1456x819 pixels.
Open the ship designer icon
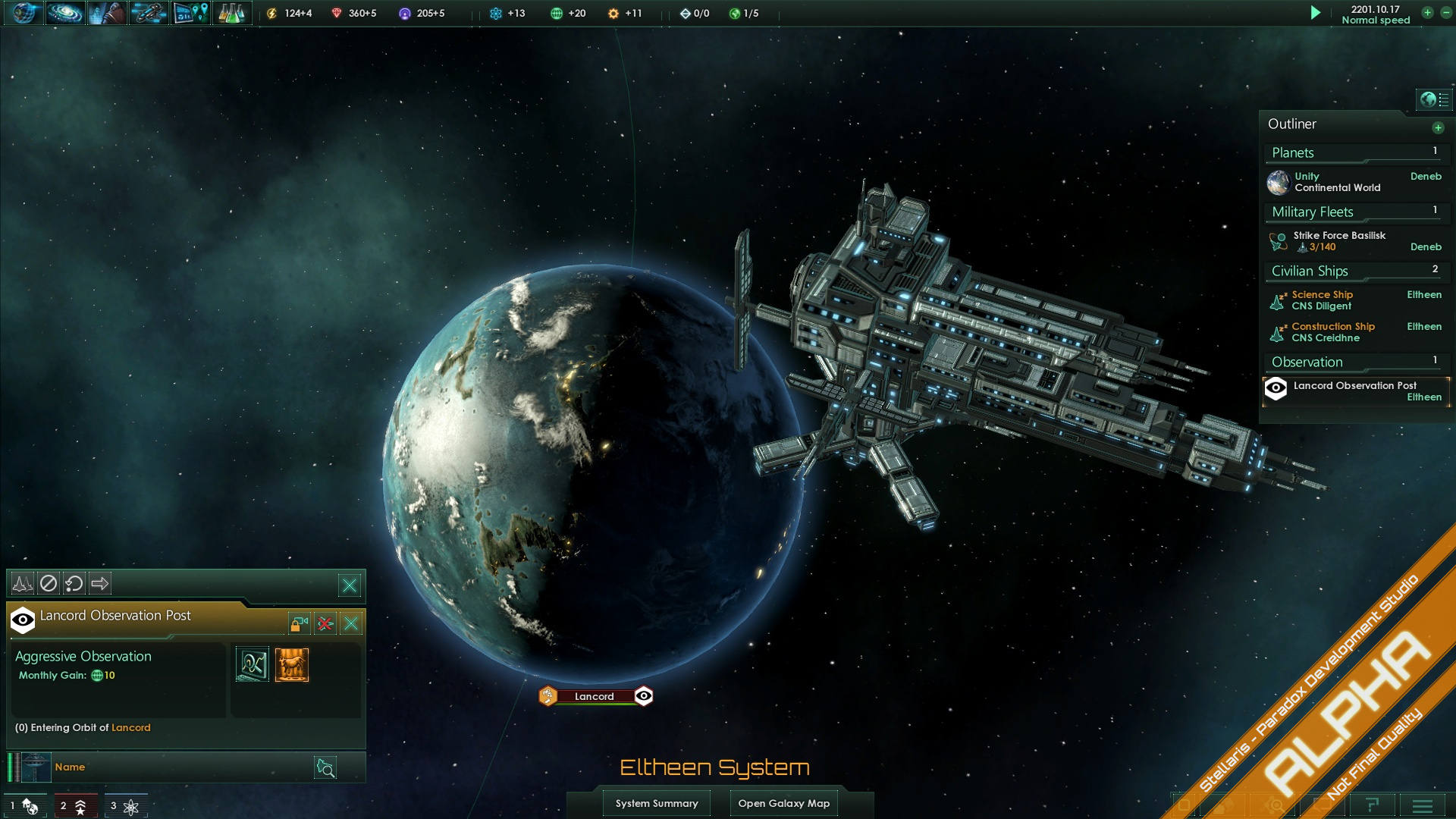point(149,13)
